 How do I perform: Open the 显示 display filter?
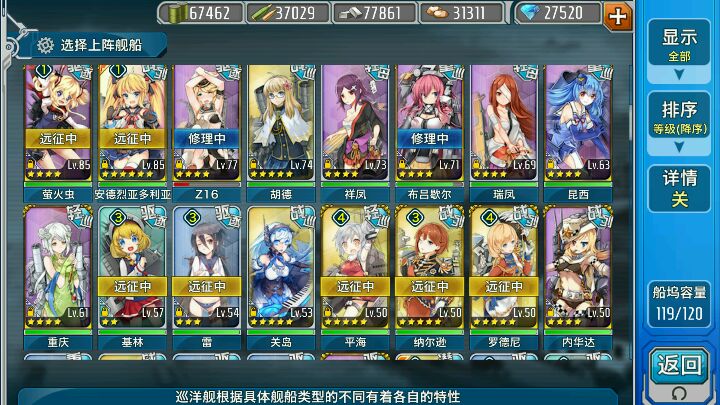click(x=679, y=45)
